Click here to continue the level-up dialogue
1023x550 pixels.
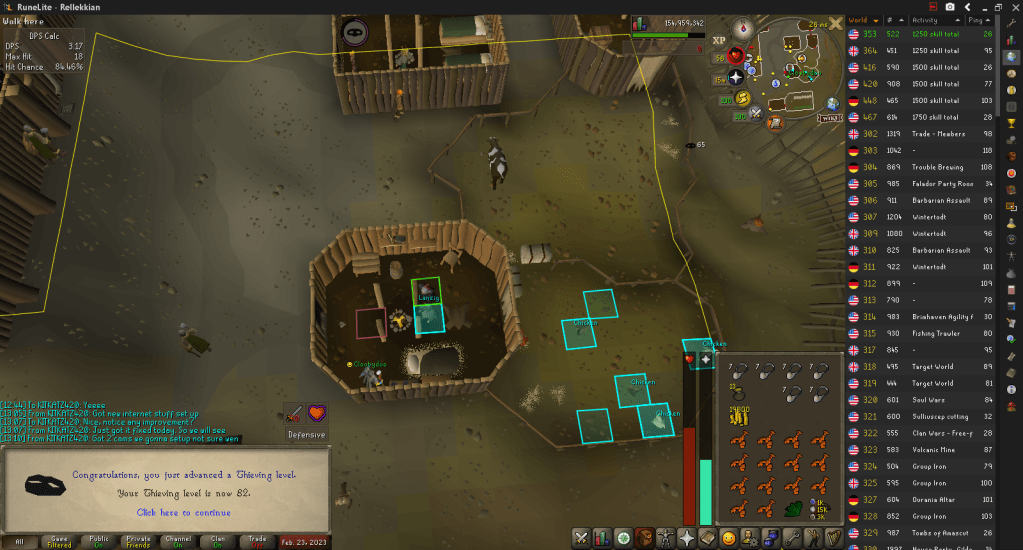tap(183, 512)
